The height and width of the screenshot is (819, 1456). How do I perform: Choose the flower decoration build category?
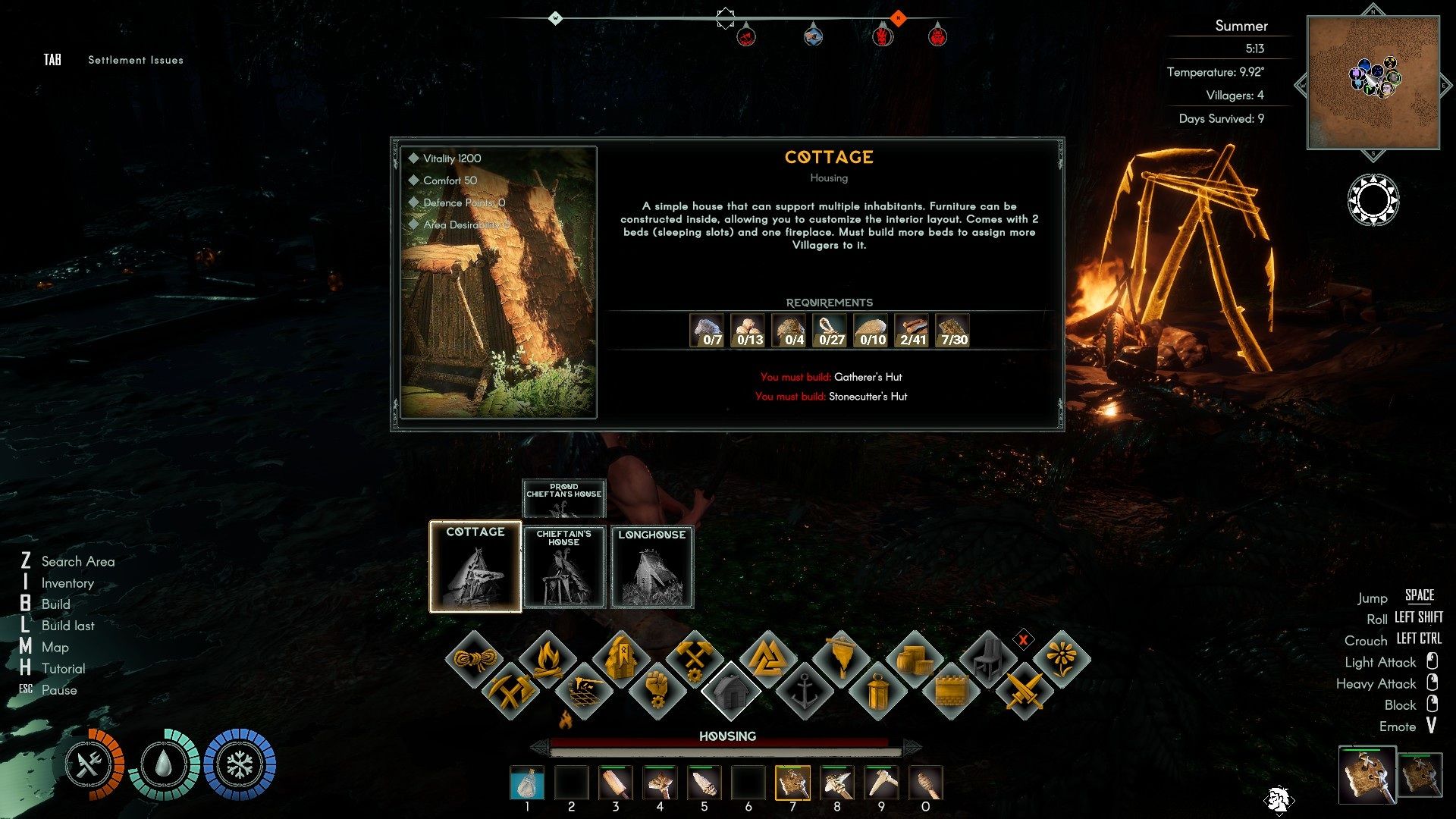[1061, 657]
